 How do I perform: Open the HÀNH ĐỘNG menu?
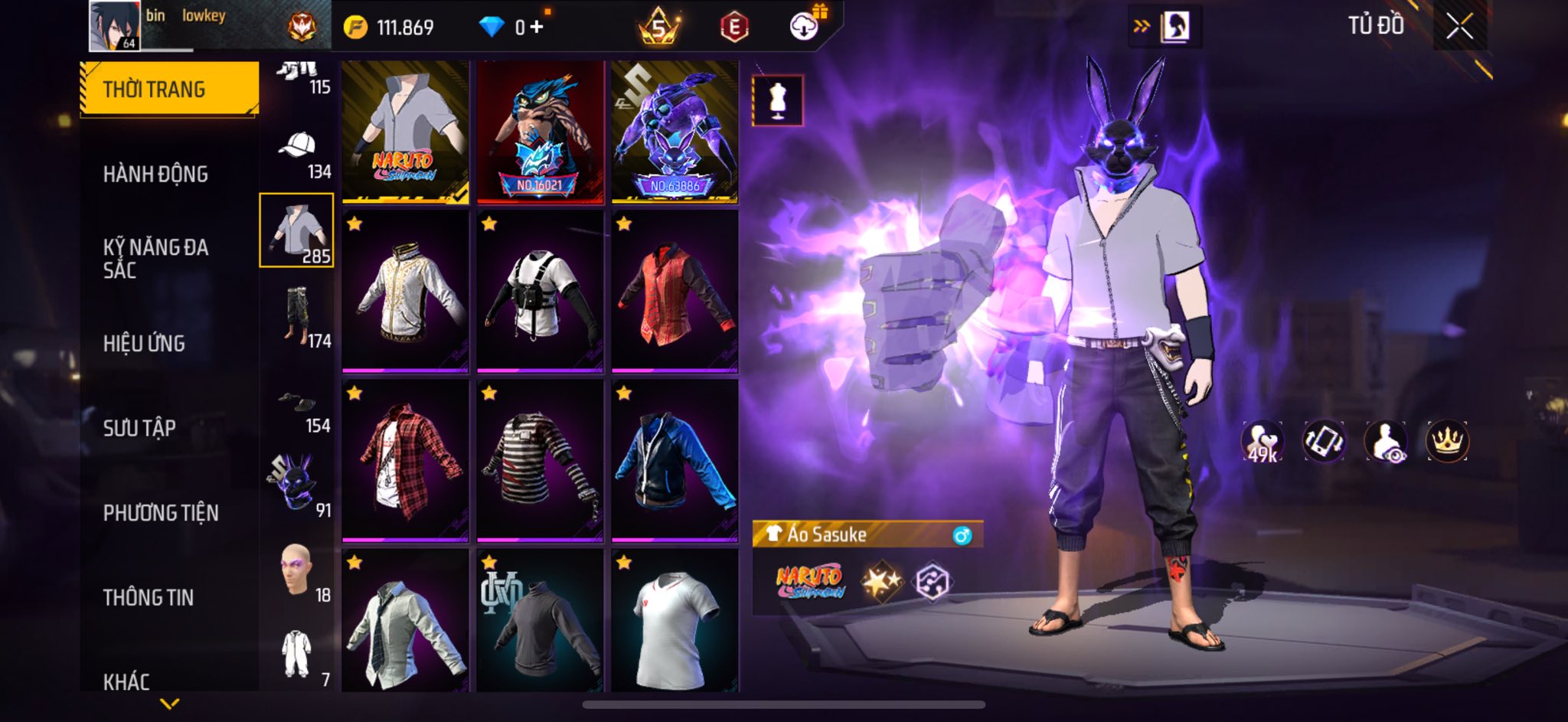click(155, 175)
